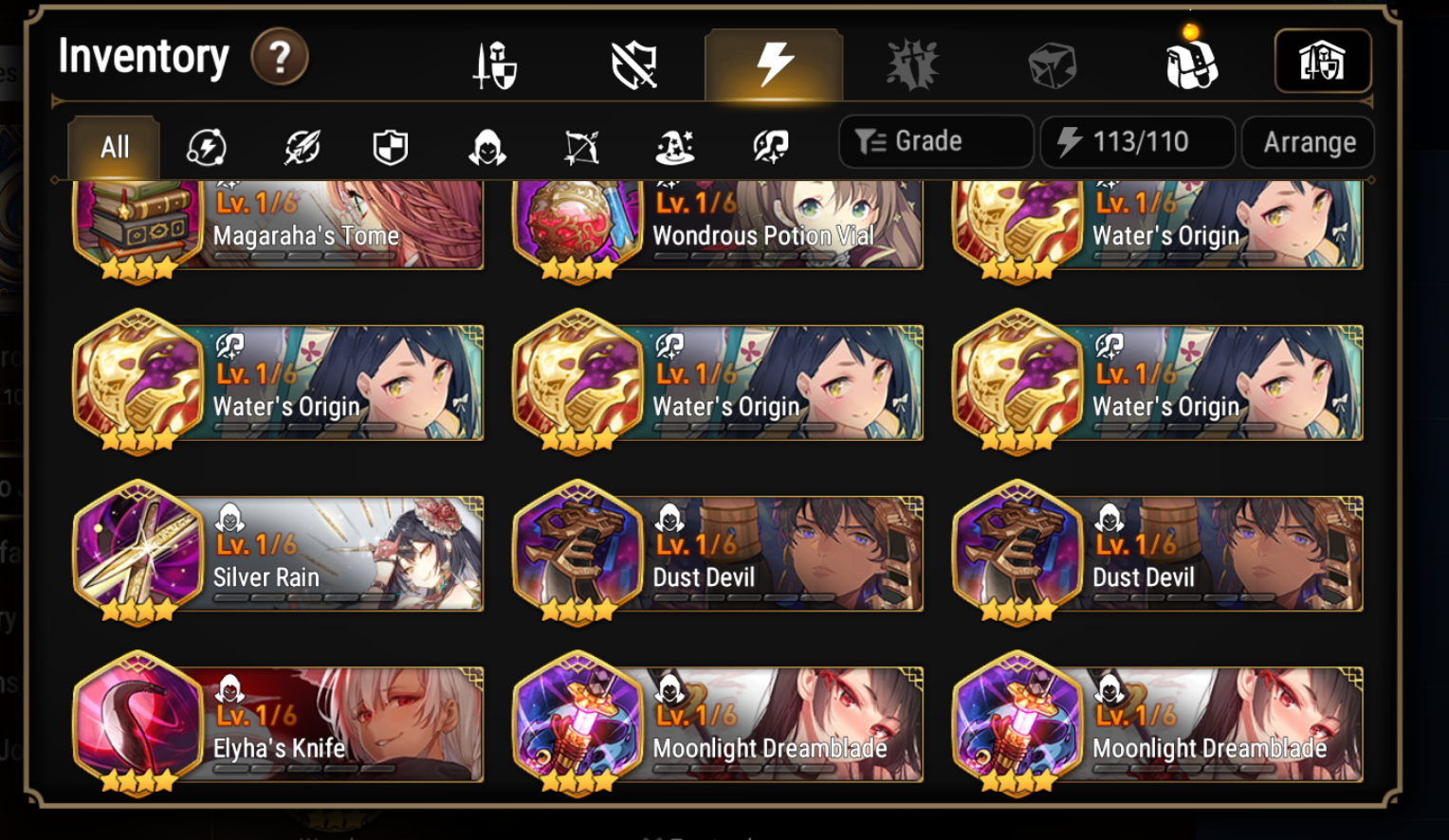Open the Equipment tab with sword and shield icon
The height and width of the screenshot is (840, 1449).
pyautogui.click(x=494, y=61)
